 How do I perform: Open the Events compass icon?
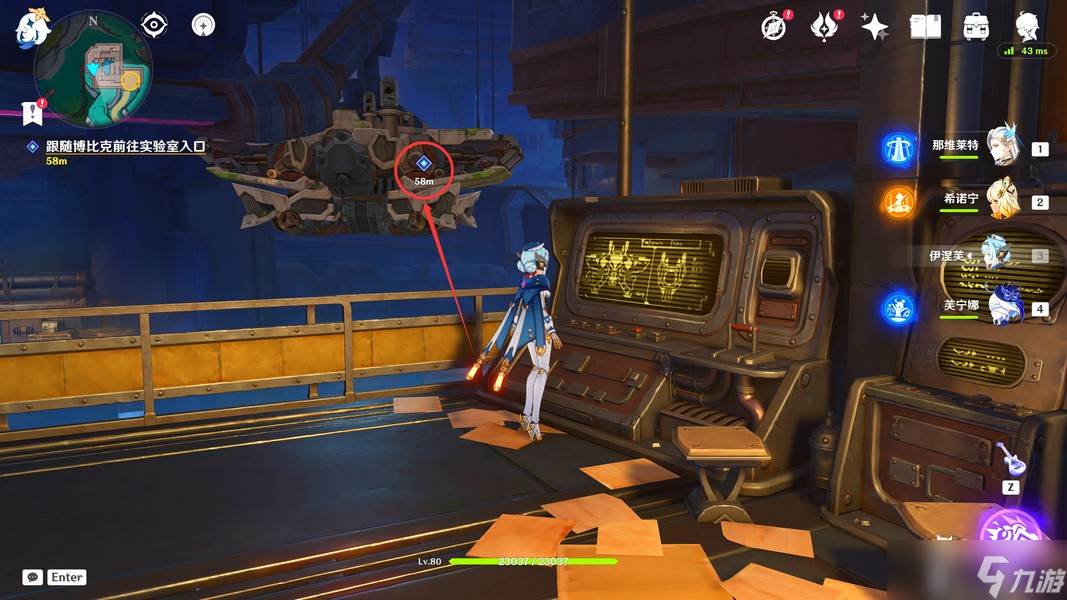point(773,26)
